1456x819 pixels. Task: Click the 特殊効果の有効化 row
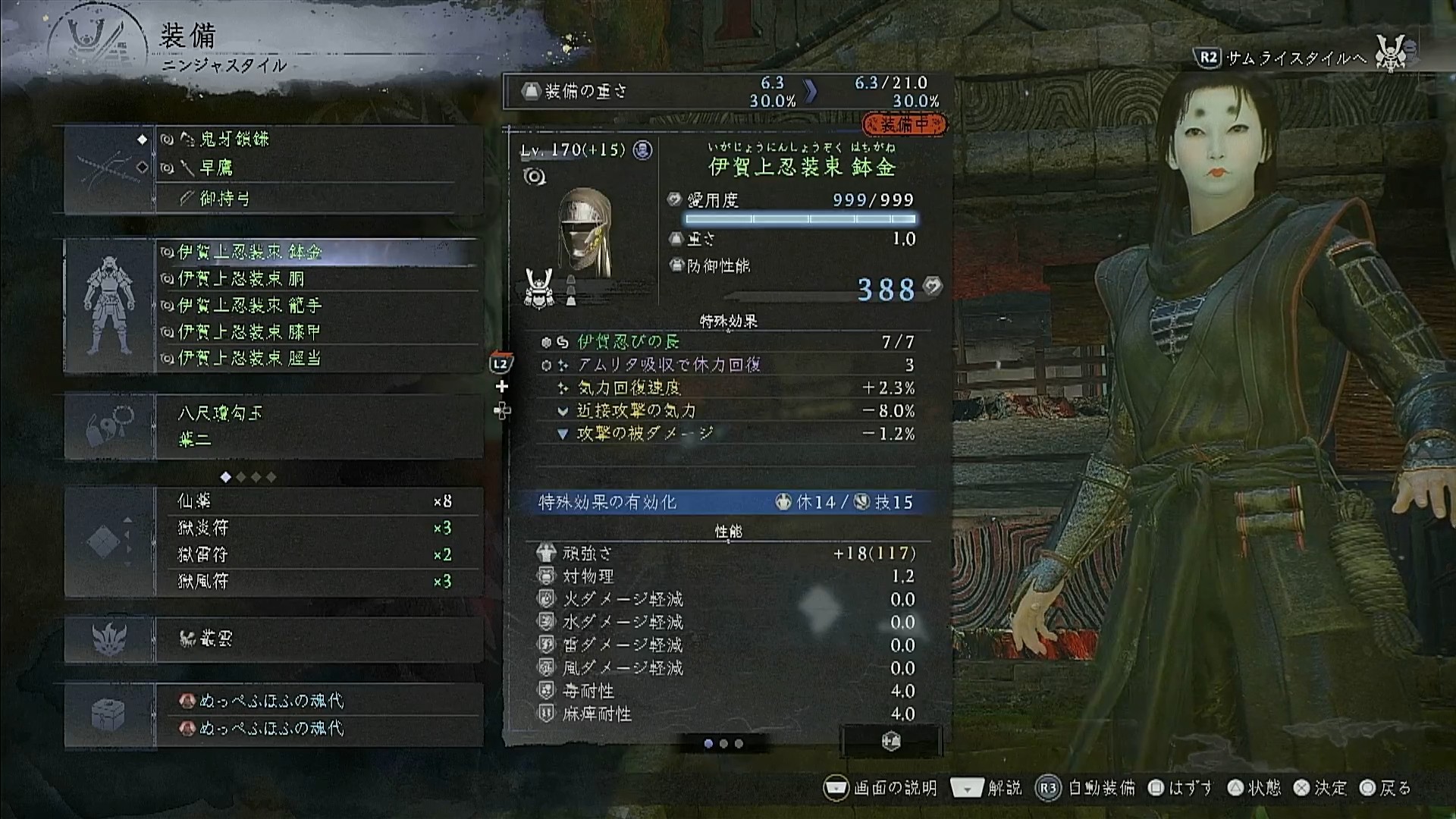pyautogui.click(x=726, y=502)
